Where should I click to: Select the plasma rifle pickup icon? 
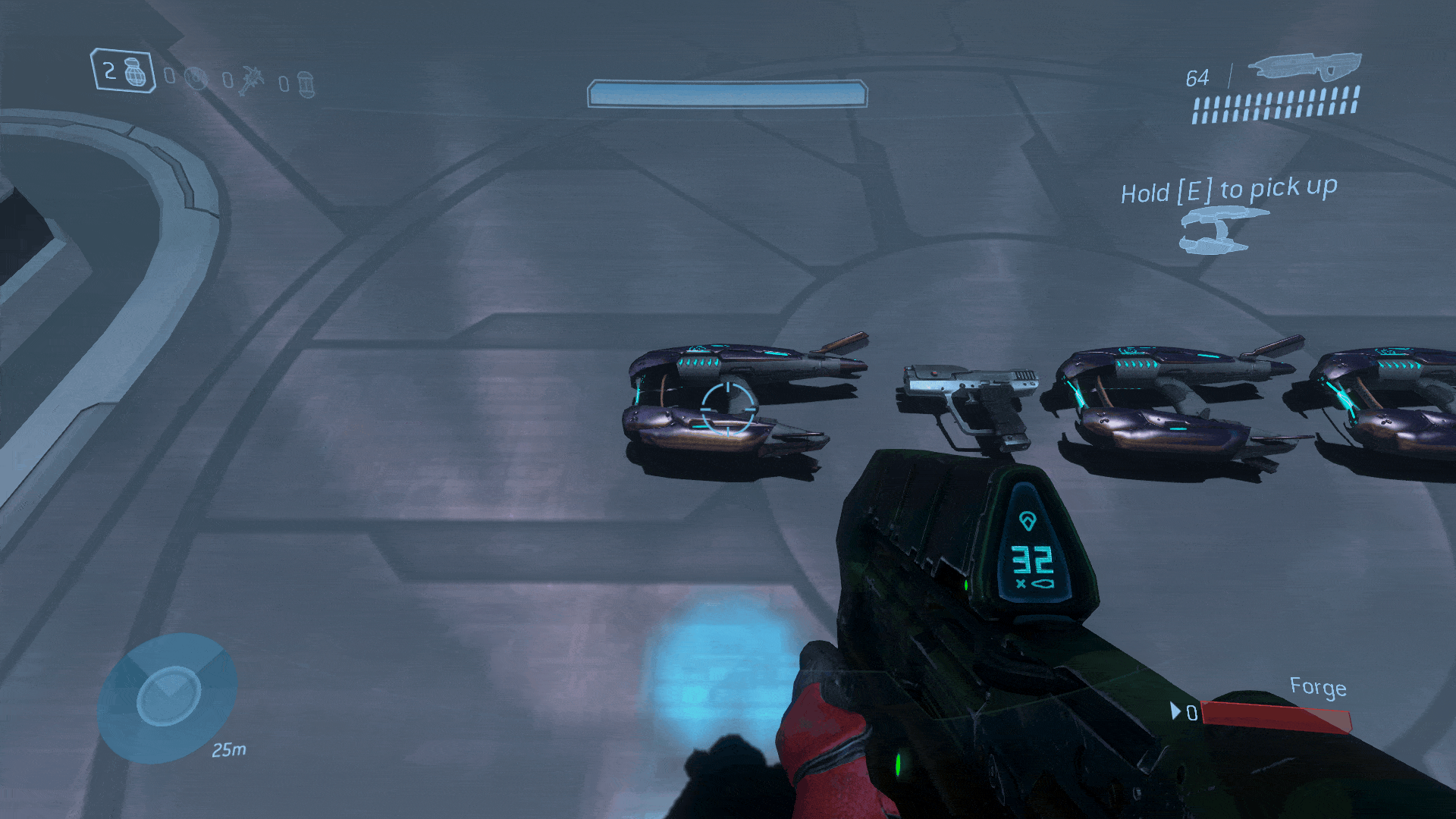tap(1217, 231)
